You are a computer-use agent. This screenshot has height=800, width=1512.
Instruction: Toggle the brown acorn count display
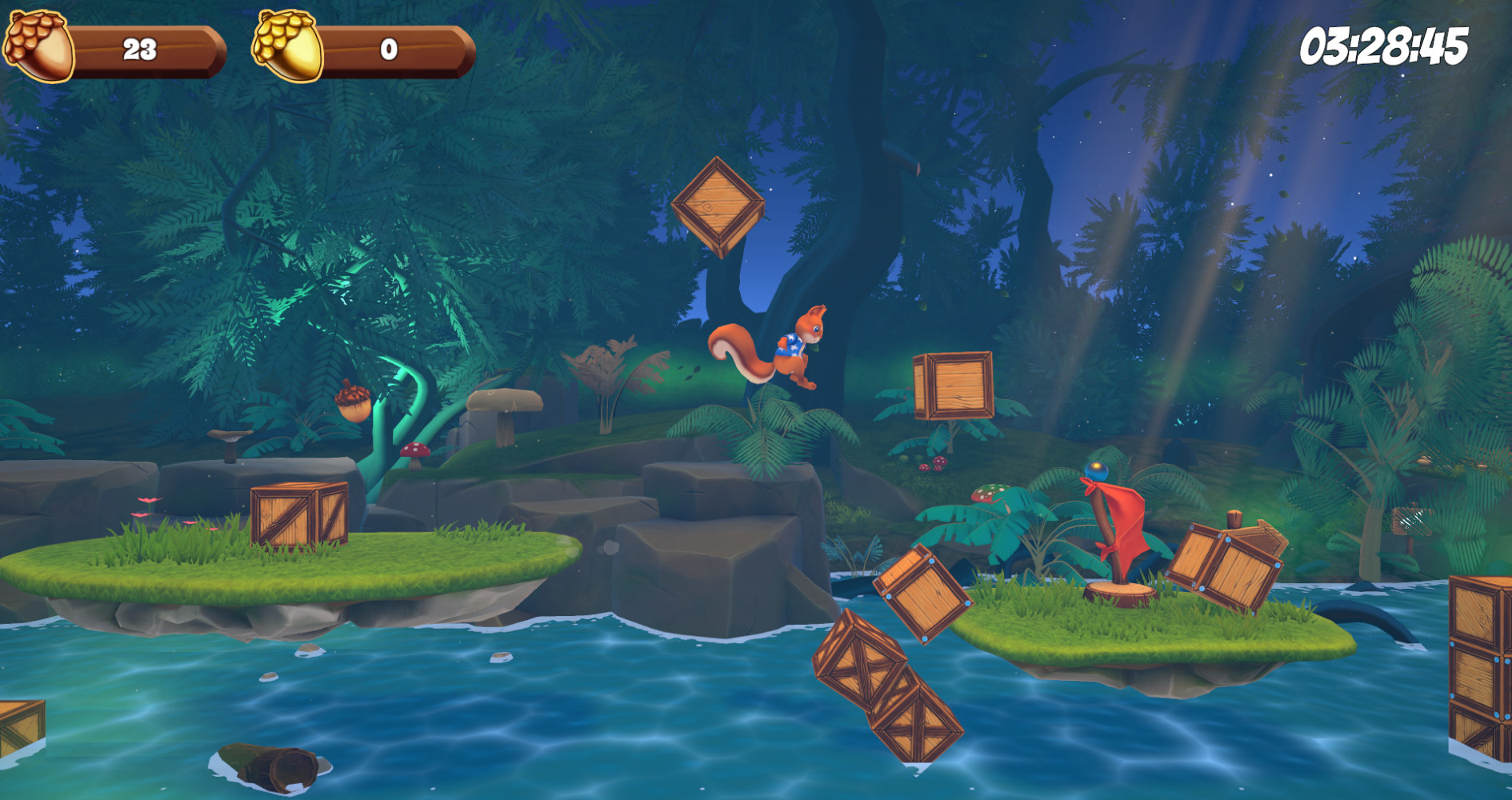tap(140, 50)
